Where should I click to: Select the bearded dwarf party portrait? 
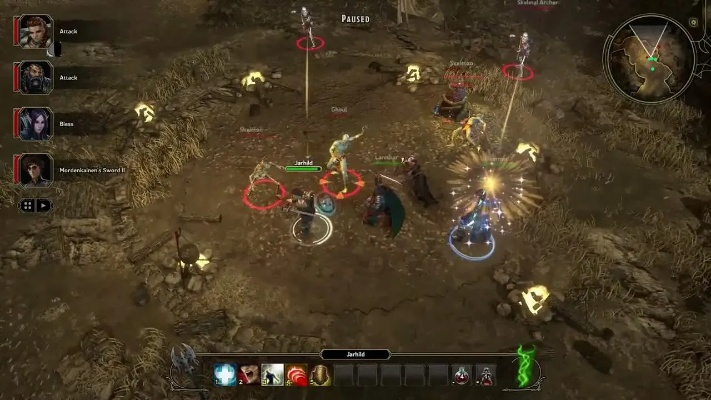coord(35,77)
